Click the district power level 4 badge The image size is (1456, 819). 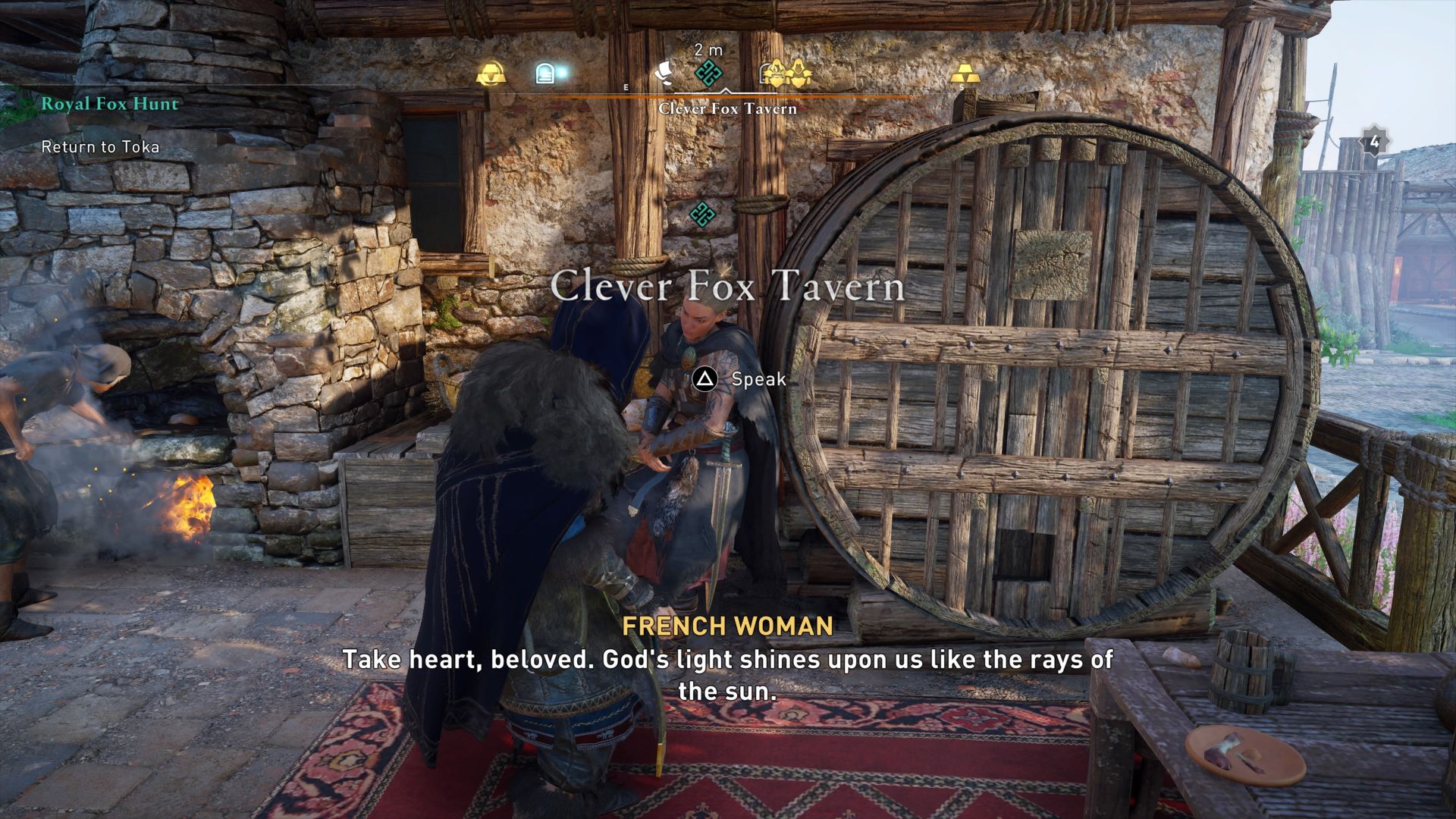[1374, 140]
